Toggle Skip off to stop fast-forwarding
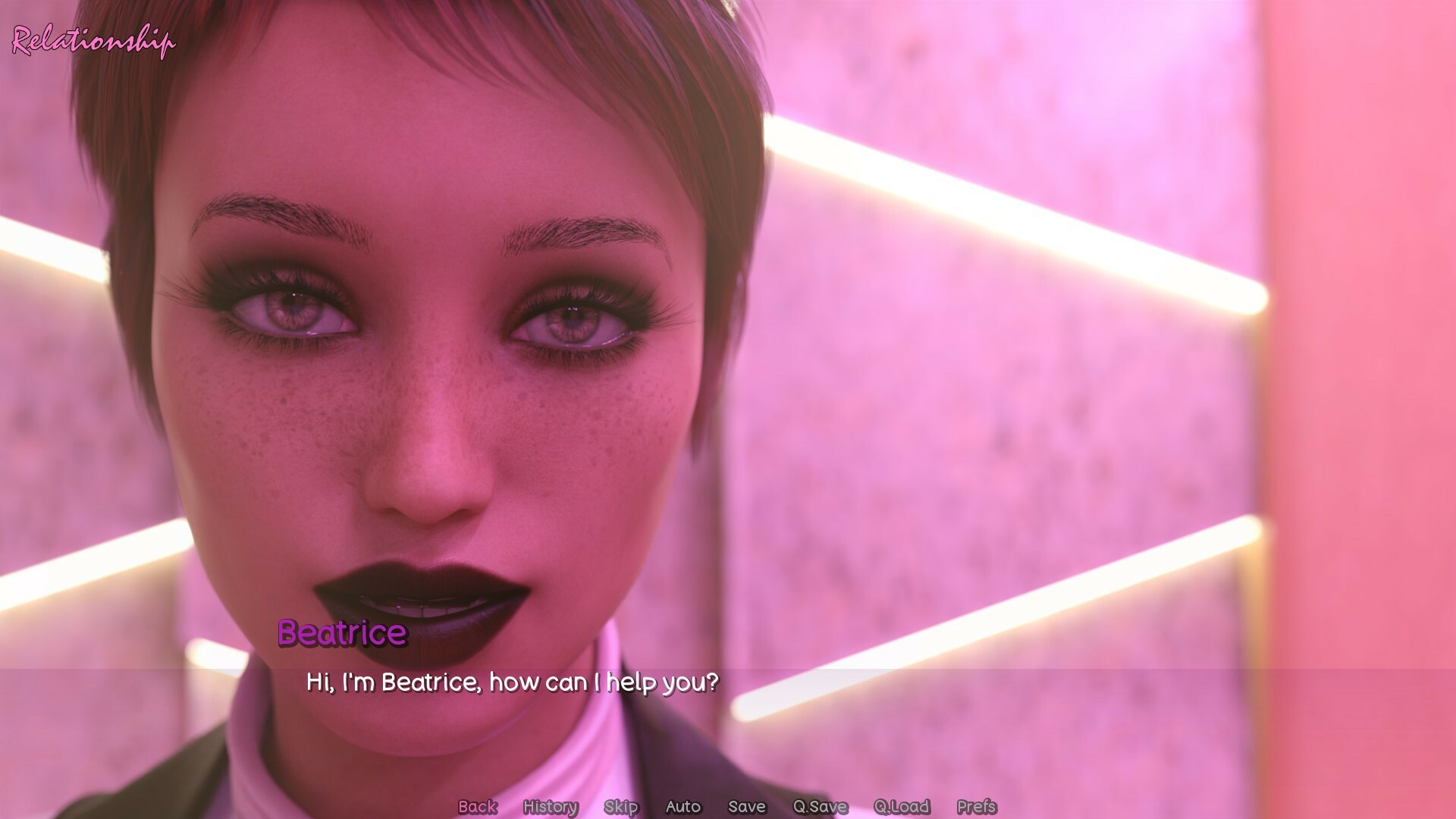Screen dimensions: 1456x819 [621, 807]
